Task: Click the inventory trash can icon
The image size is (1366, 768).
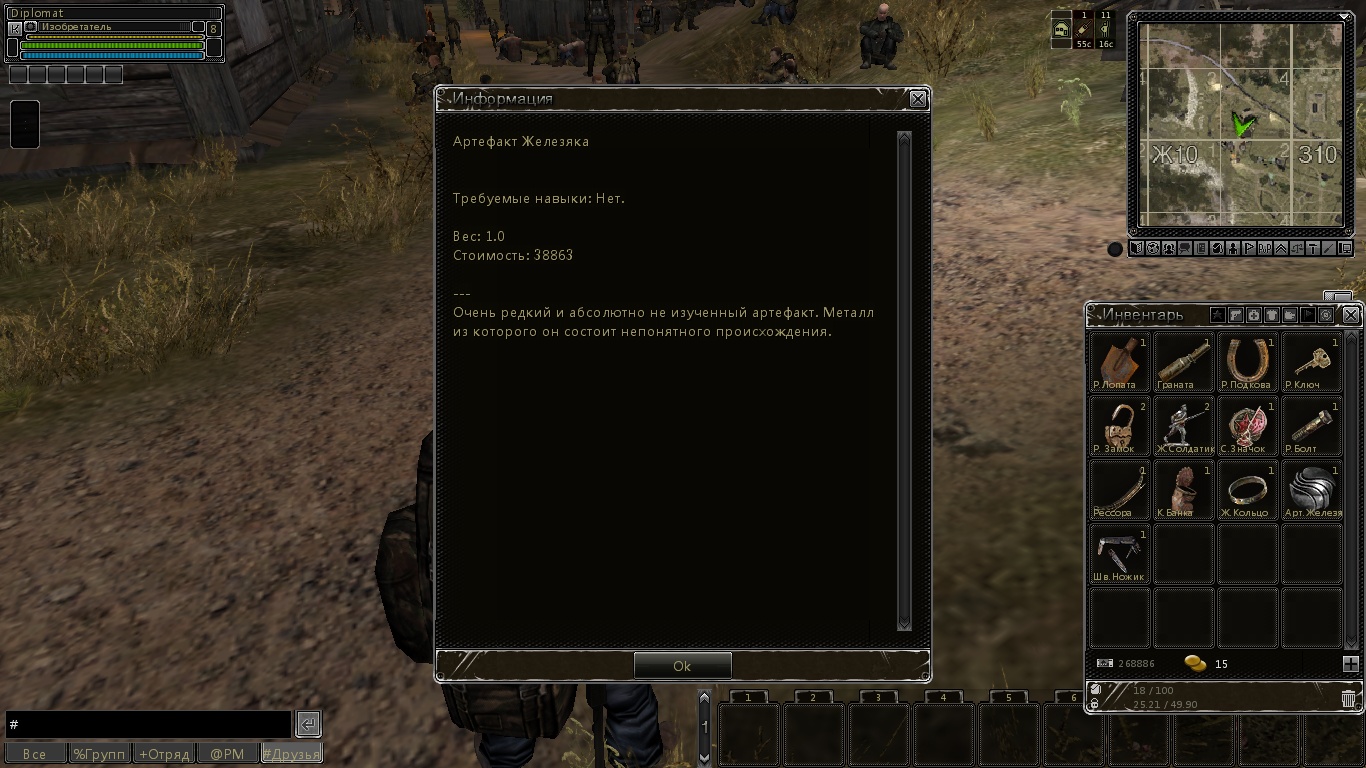Action: [x=1348, y=699]
